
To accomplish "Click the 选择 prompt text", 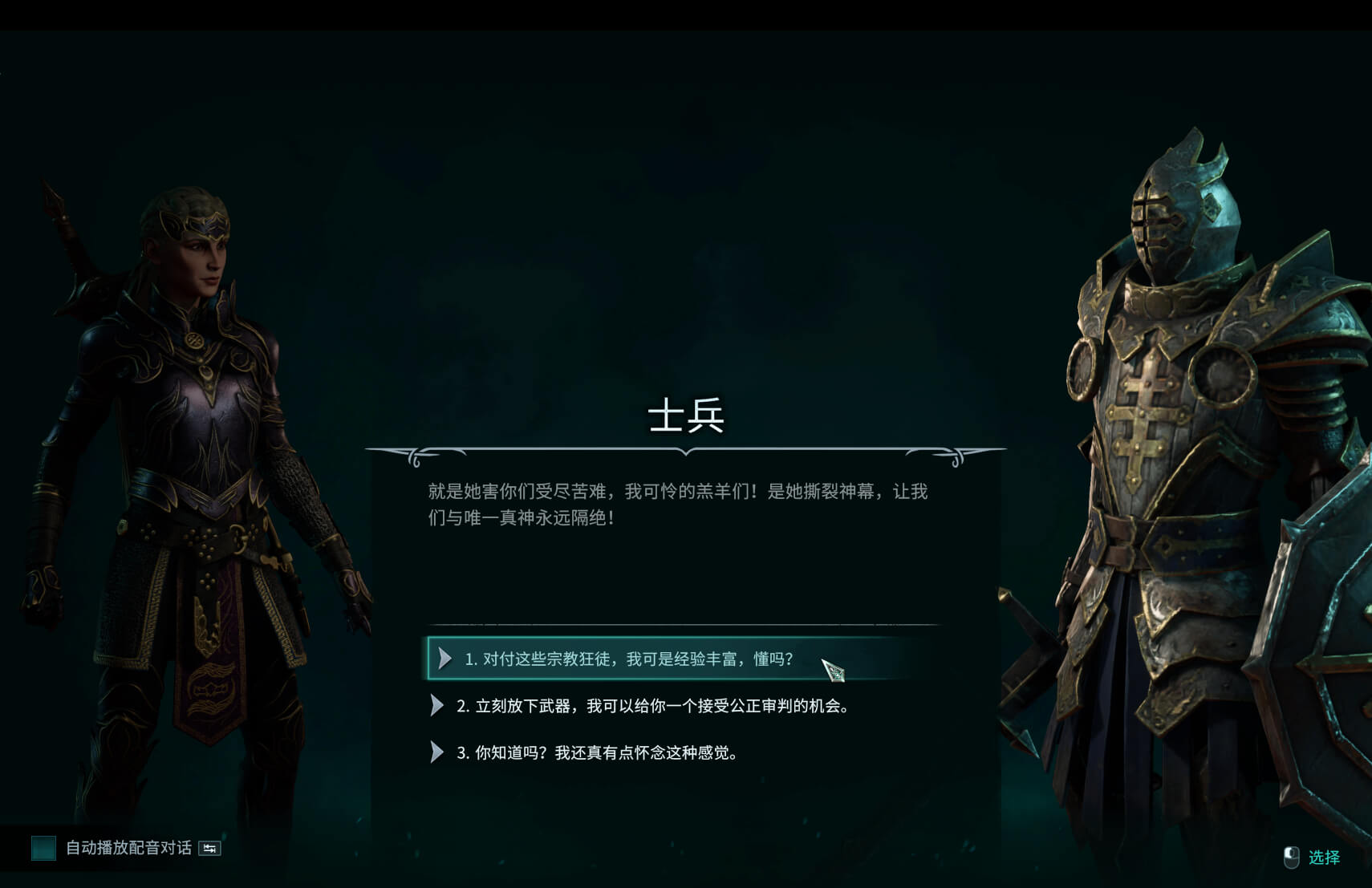I will [1327, 858].
